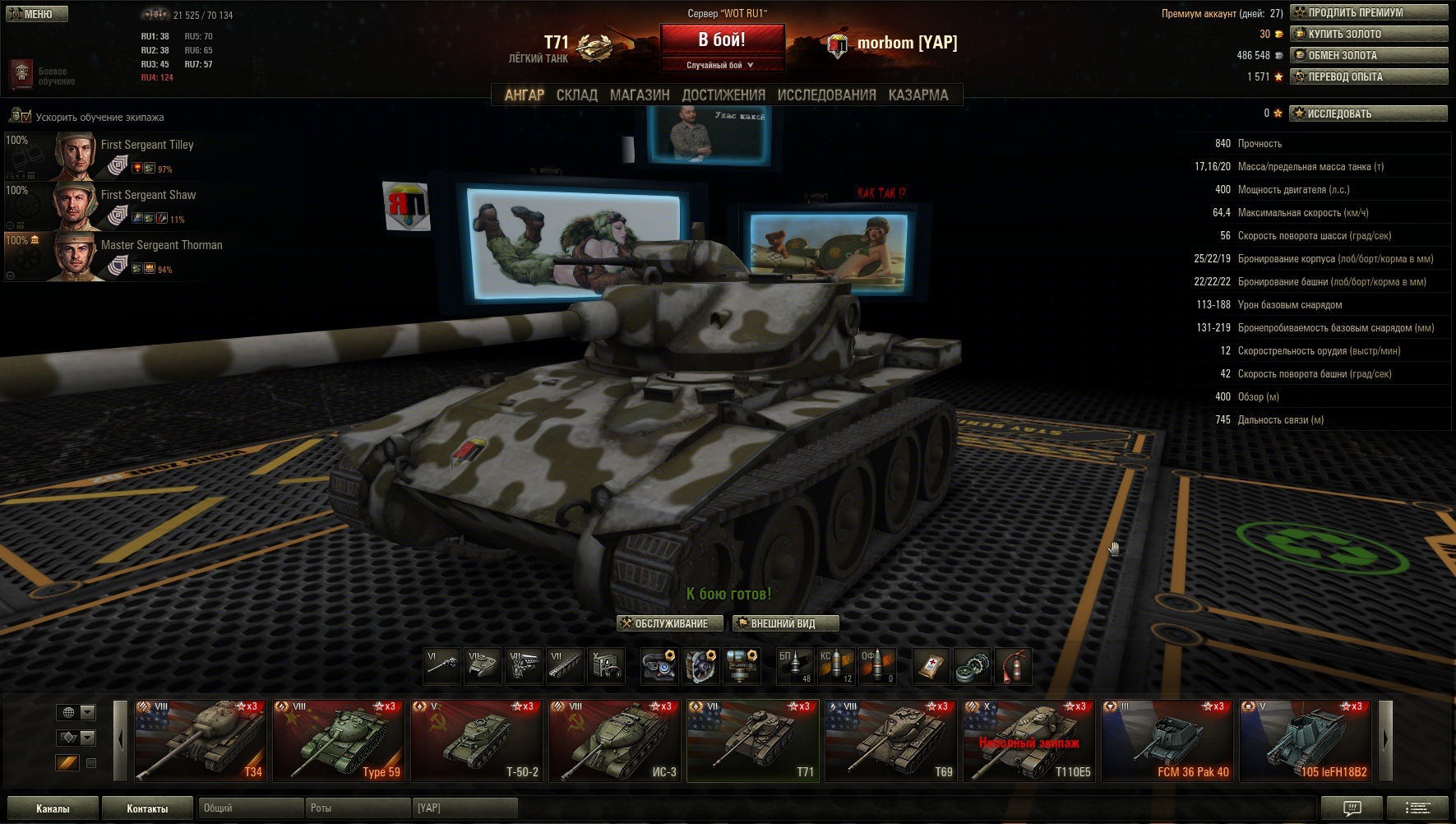Open ОБМЕН ЗОЛОТА exchange
This screenshot has height=824, width=1456.
pos(1368,55)
